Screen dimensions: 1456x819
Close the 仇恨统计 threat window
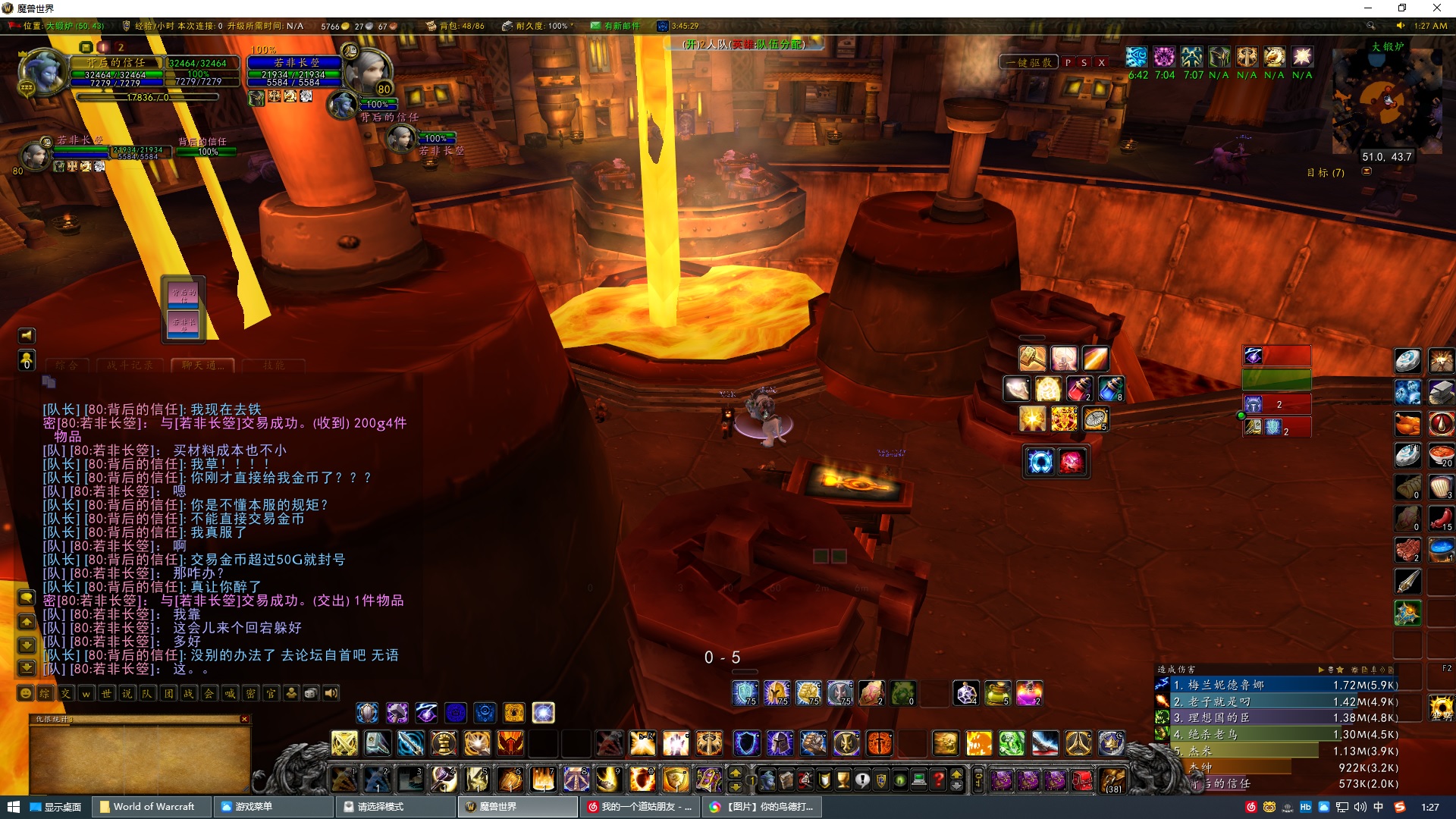244,719
